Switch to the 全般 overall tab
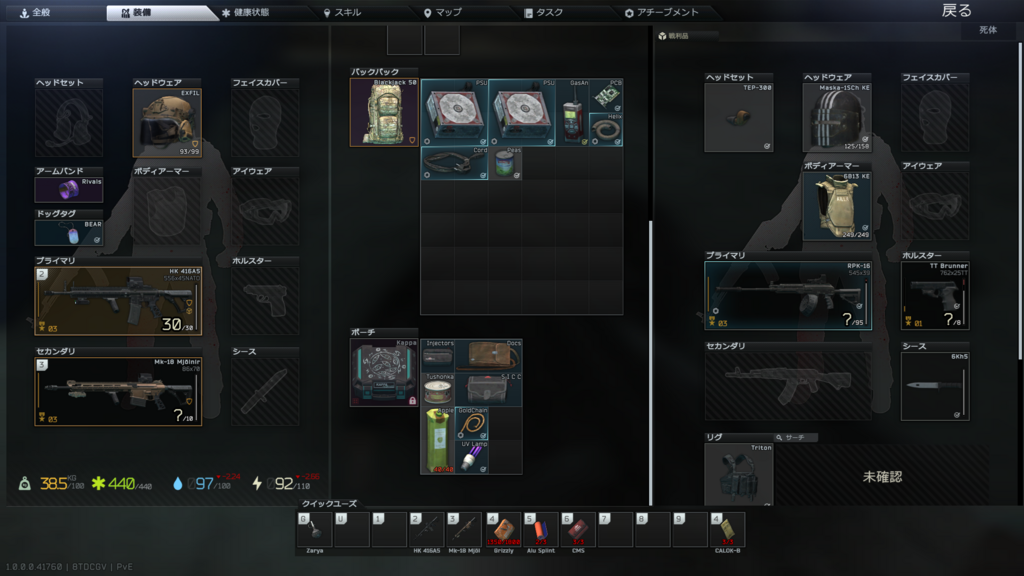Screen dimensions: 1024x576 [35, 13]
